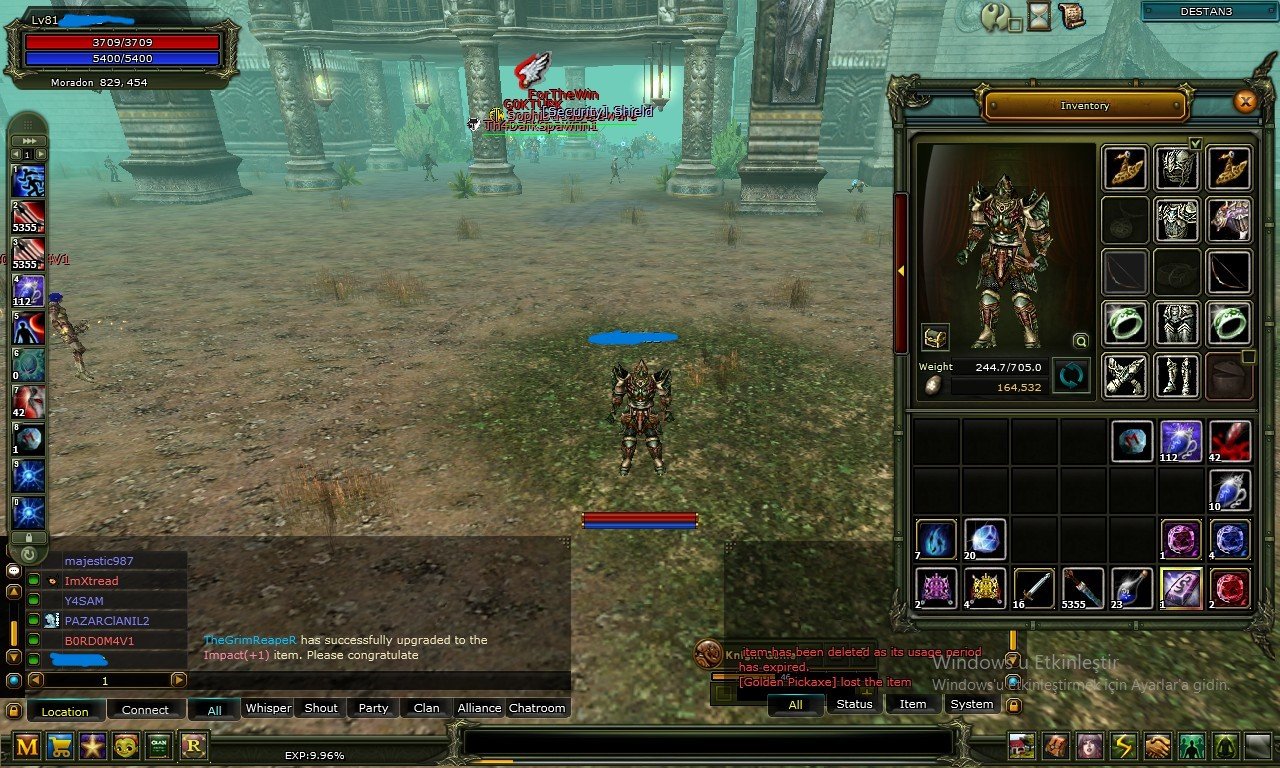The height and width of the screenshot is (768, 1280).
Task: Open the handshake trade icon
Action: (x=1158, y=746)
